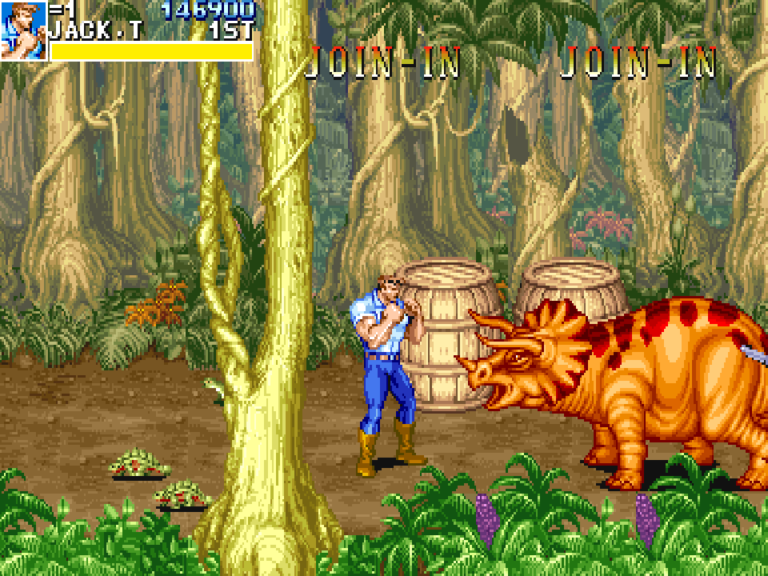Screen dimensions: 768x576
Task: Click Jack.T's character portrait
Action: point(23,30)
